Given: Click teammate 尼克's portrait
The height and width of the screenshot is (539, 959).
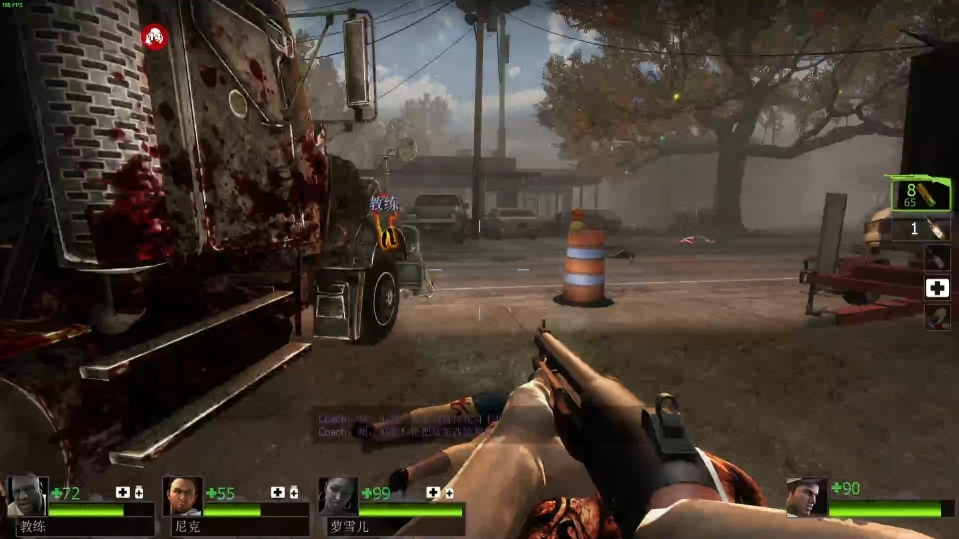Looking at the screenshot, I should [182, 496].
